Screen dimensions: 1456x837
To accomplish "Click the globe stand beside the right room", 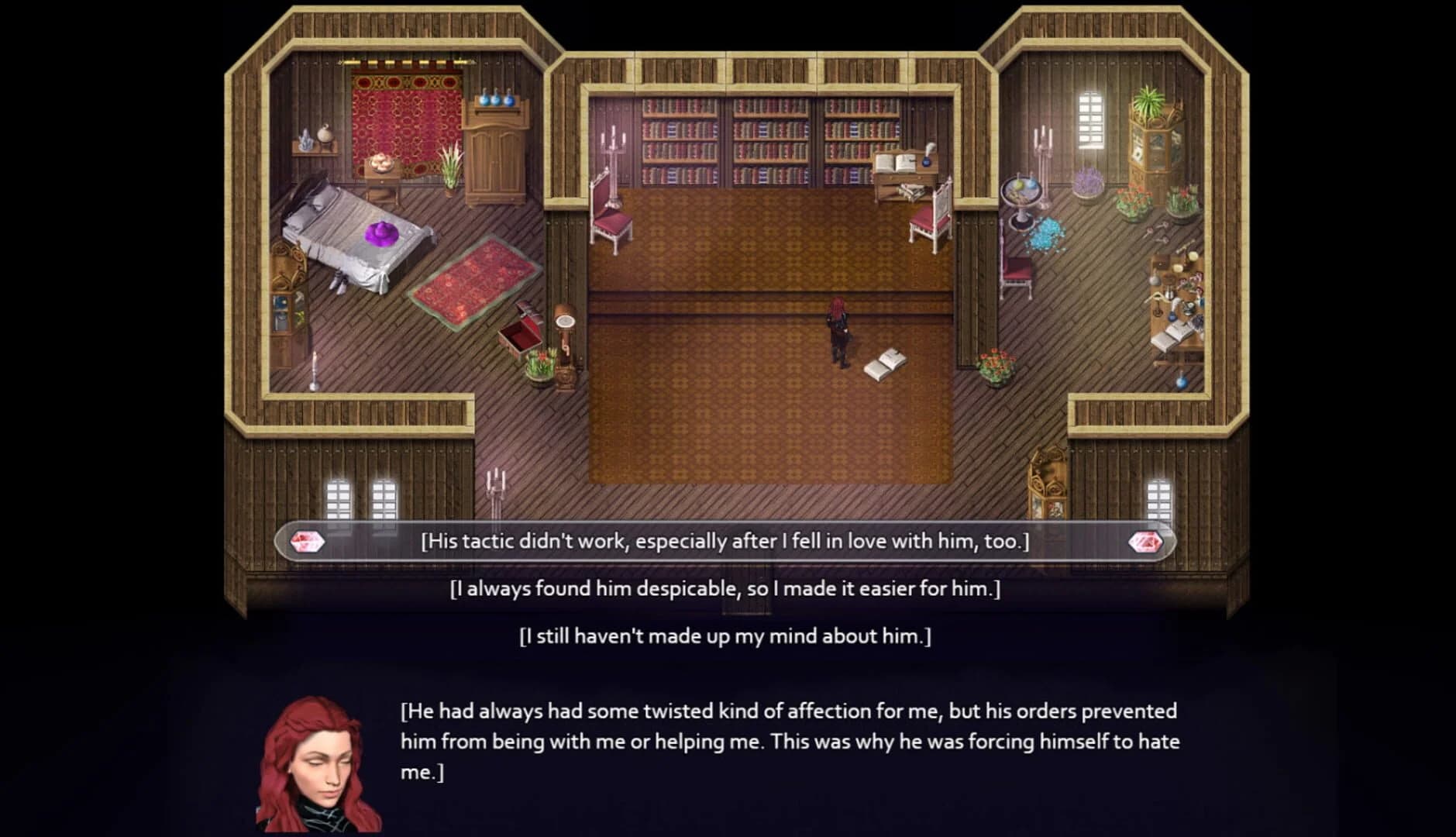I will (1022, 194).
